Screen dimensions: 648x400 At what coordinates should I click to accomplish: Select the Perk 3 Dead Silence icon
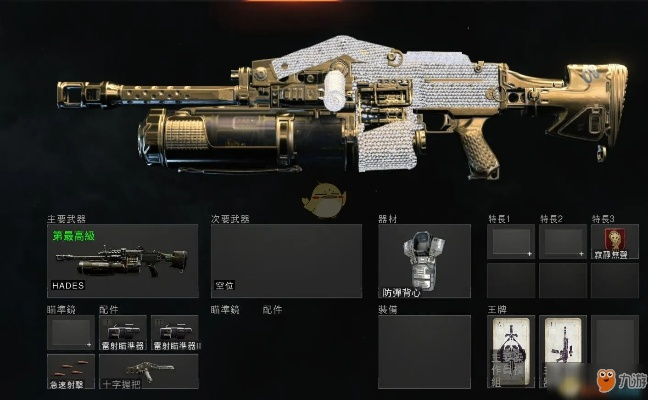click(x=614, y=241)
